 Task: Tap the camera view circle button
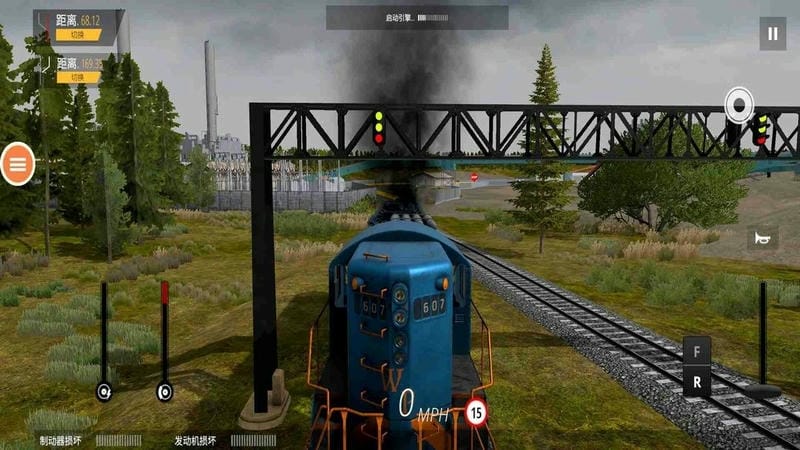(739, 104)
